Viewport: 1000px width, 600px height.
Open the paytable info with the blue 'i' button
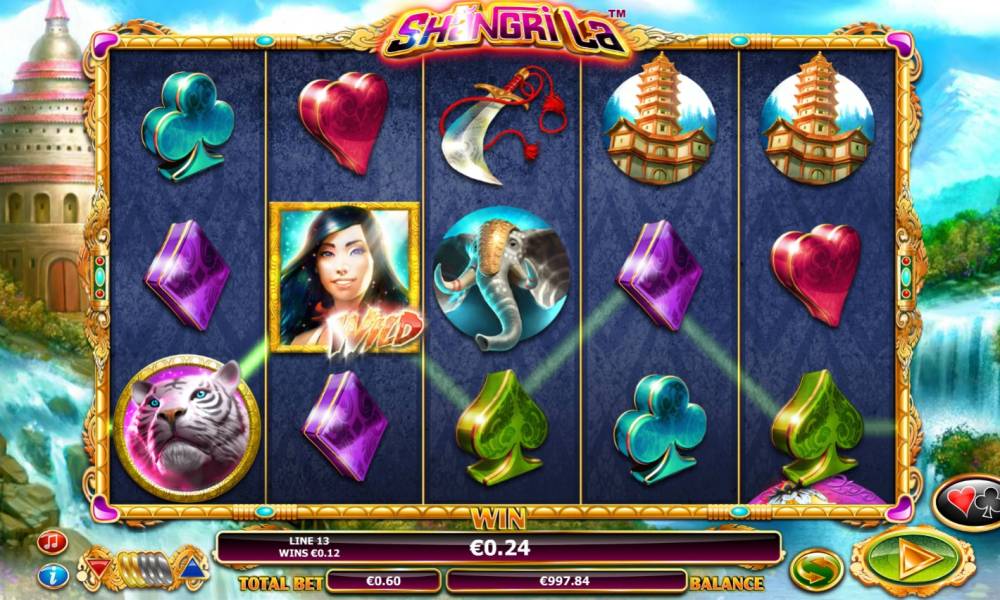coord(52,575)
